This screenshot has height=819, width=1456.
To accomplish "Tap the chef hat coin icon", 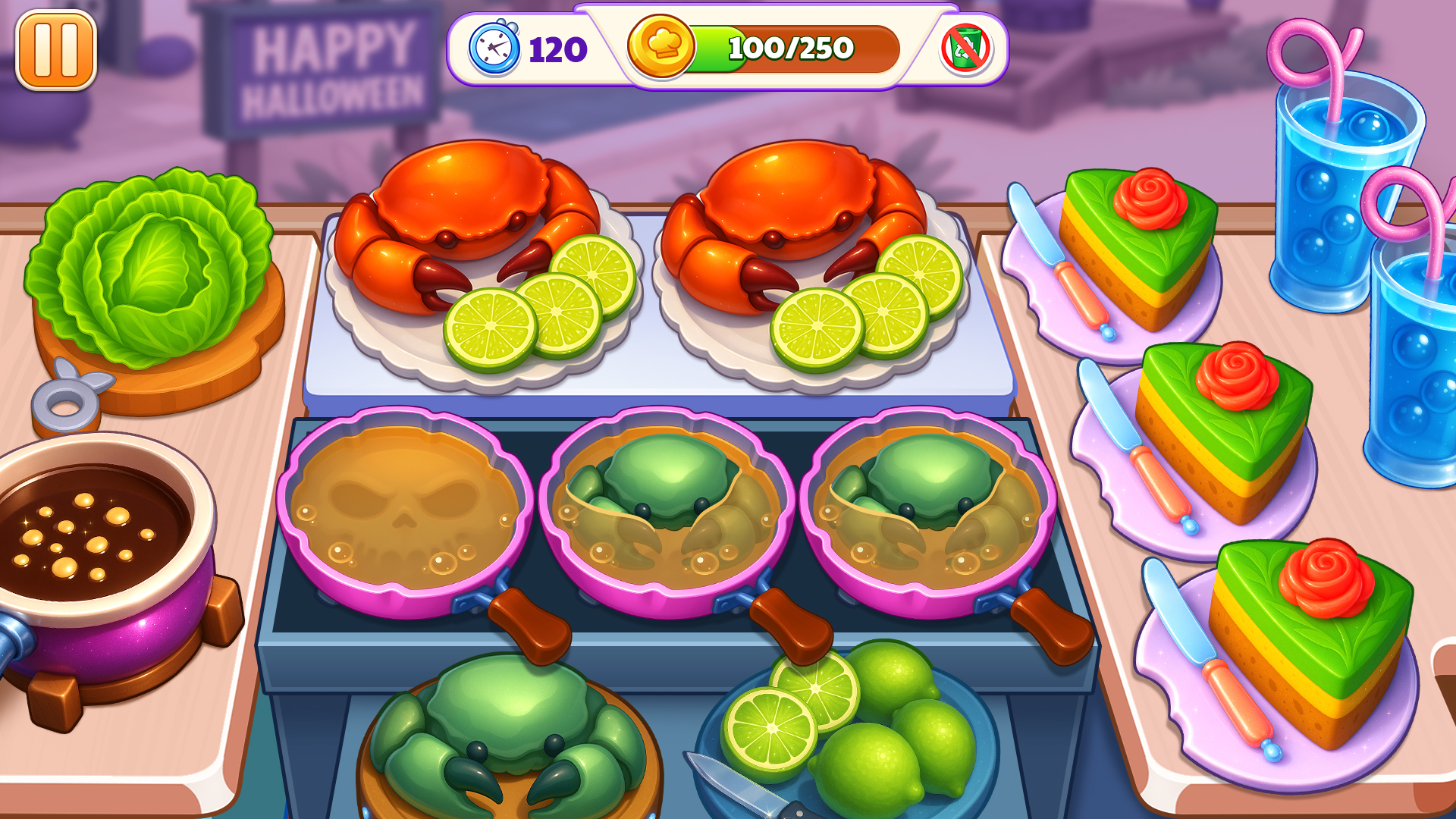I will click(662, 49).
